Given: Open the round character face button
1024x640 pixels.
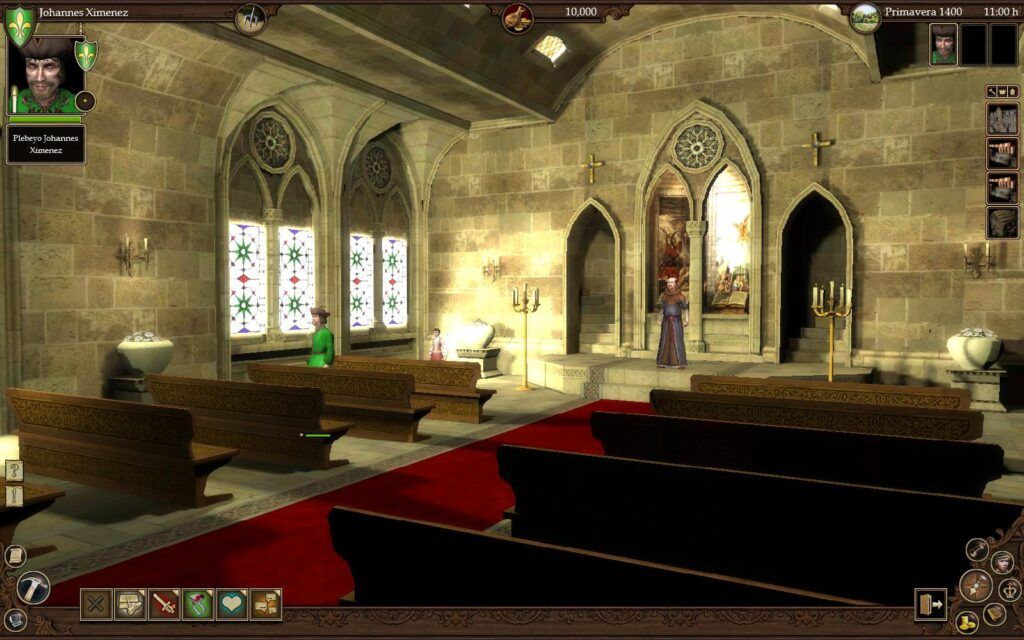Looking at the screenshot, I should 1002,562.
